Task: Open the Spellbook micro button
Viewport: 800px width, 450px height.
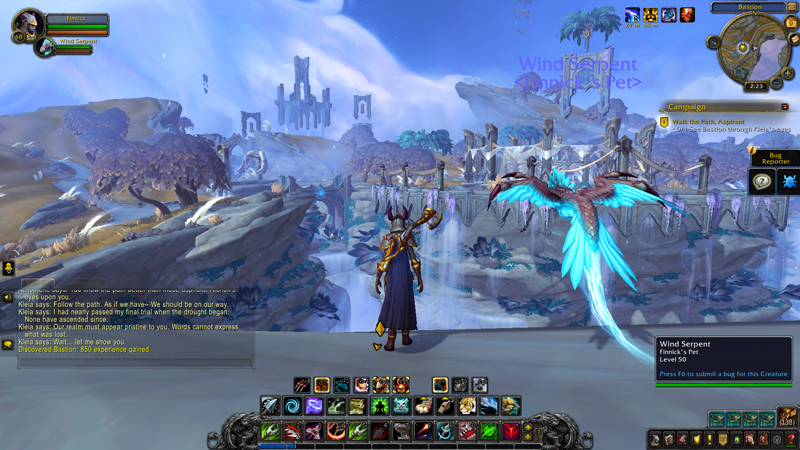Action: 667,439
